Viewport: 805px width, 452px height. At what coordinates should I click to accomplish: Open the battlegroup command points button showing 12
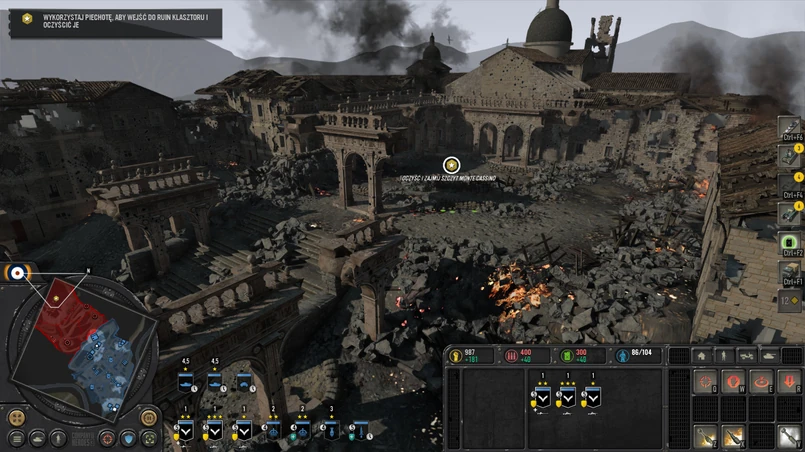pyautogui.click(x=790, y=300)
